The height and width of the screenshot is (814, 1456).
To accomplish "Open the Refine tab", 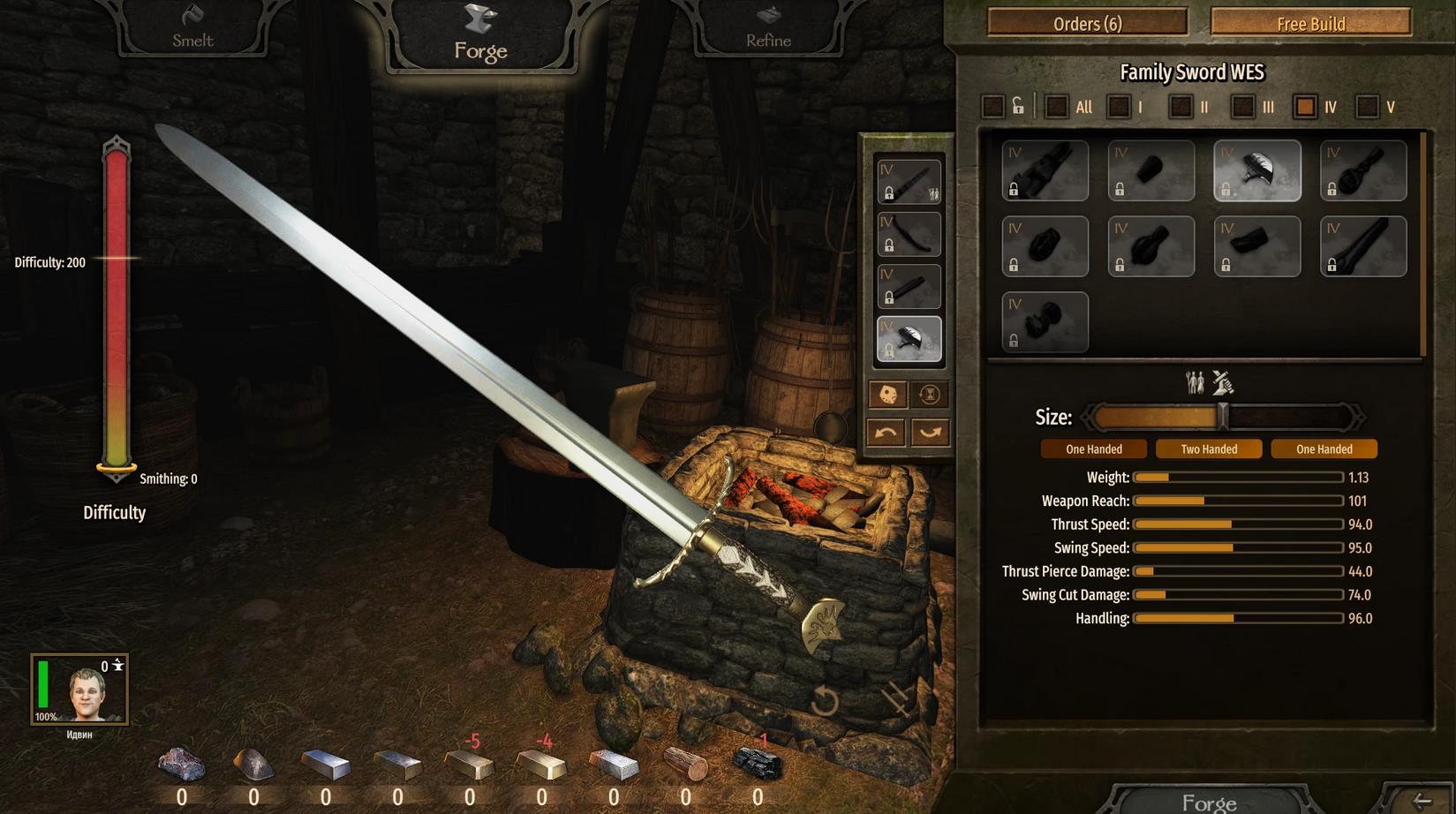I will tap(768, 29).
